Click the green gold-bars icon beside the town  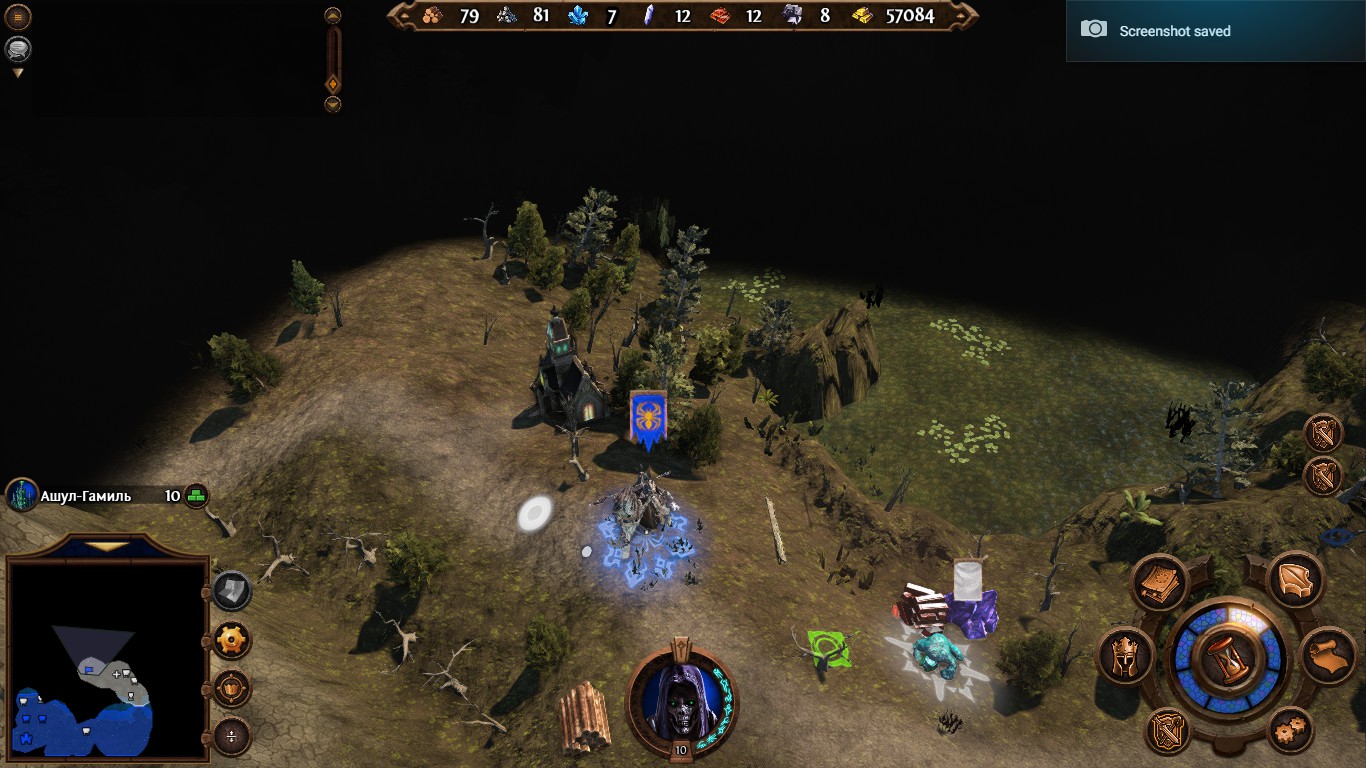pyautogui.click(x=196, y=496)
